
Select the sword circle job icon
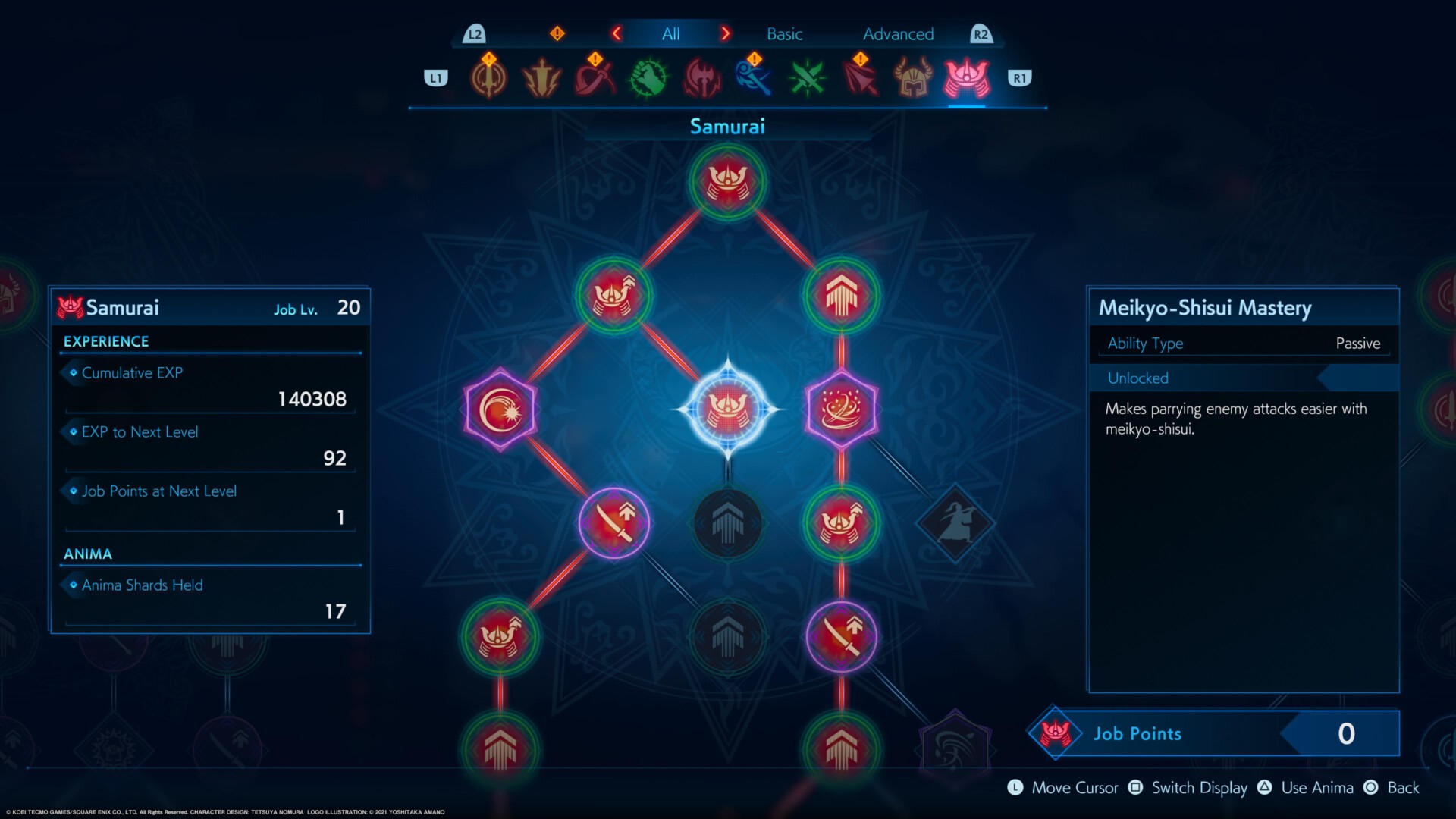click(x=488, y=79)
